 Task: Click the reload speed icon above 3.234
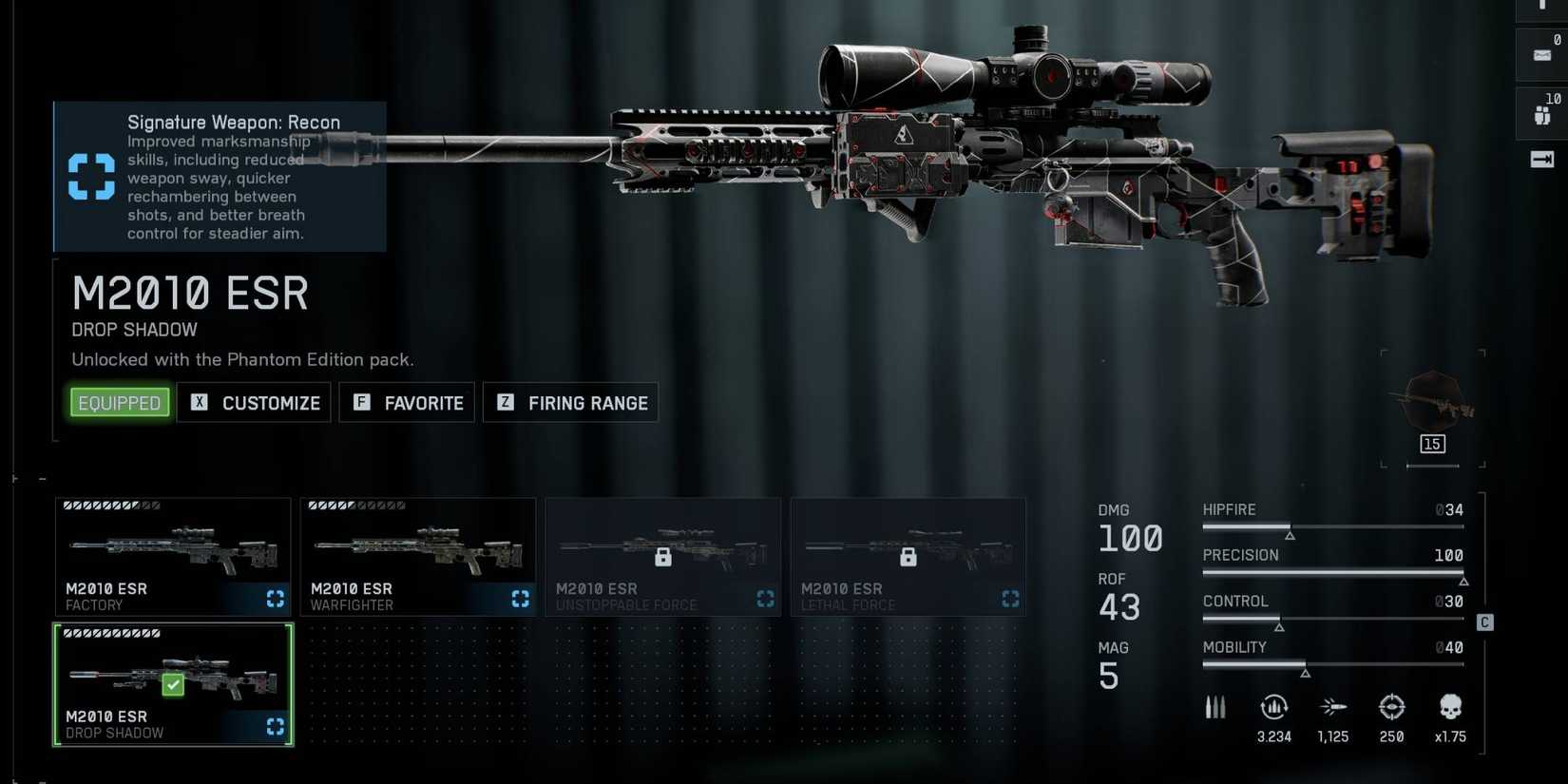point(1273,707)
